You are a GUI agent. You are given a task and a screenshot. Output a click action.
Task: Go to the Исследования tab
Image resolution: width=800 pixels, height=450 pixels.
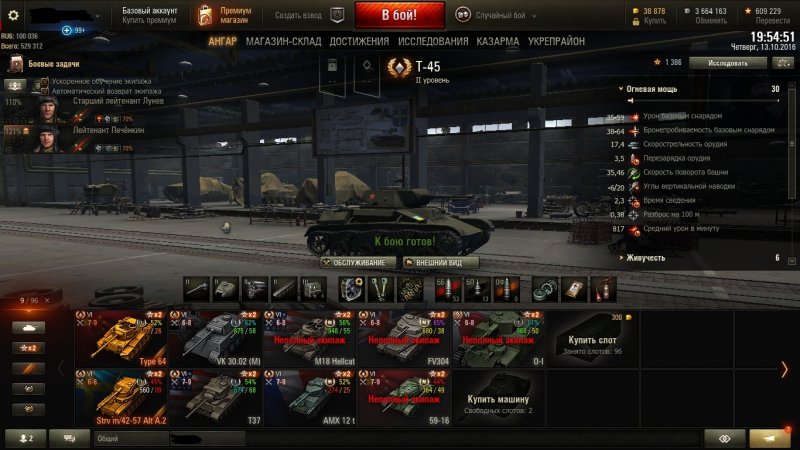432,41
